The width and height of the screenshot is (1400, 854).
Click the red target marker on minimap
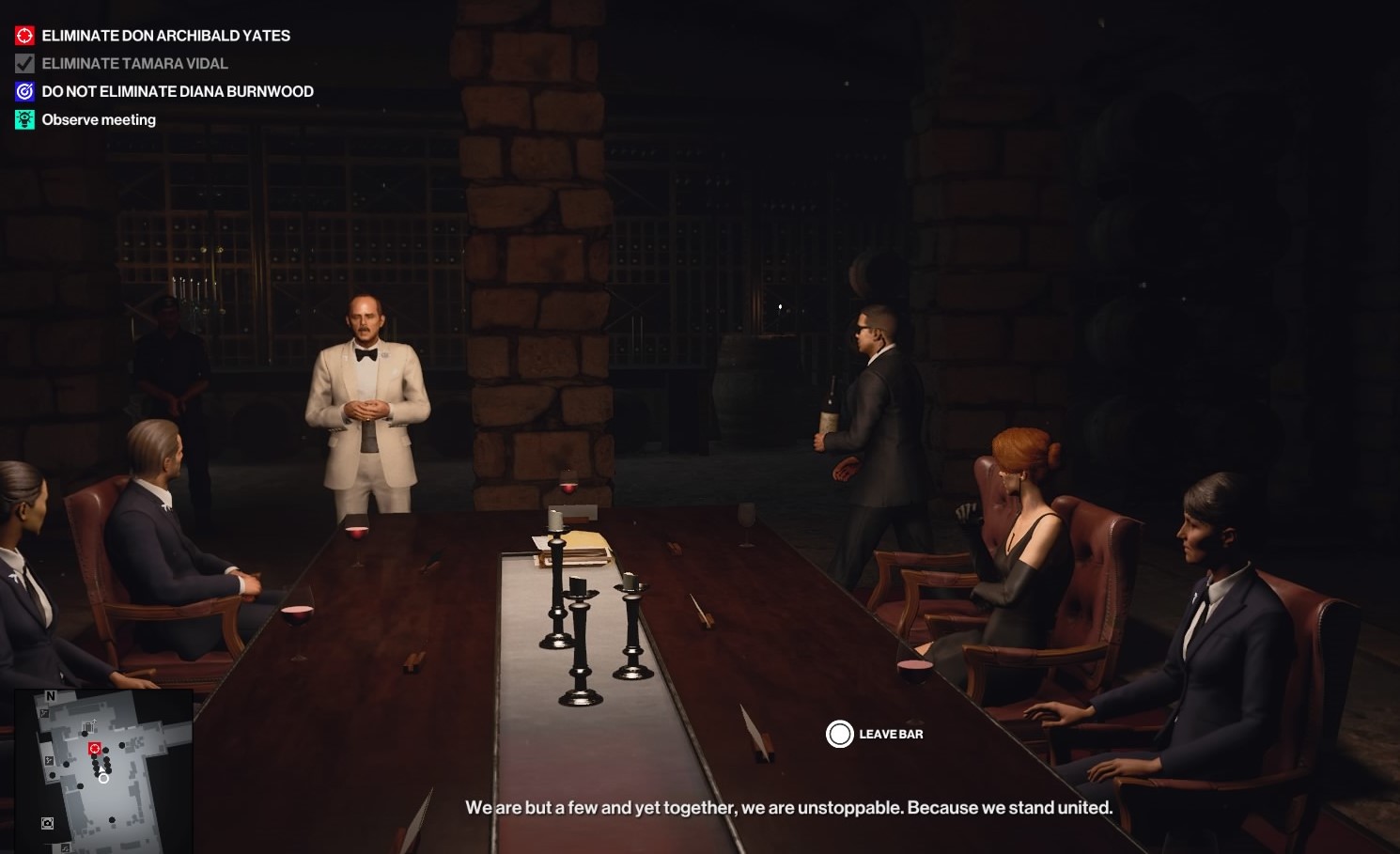[x=94, y=749]
